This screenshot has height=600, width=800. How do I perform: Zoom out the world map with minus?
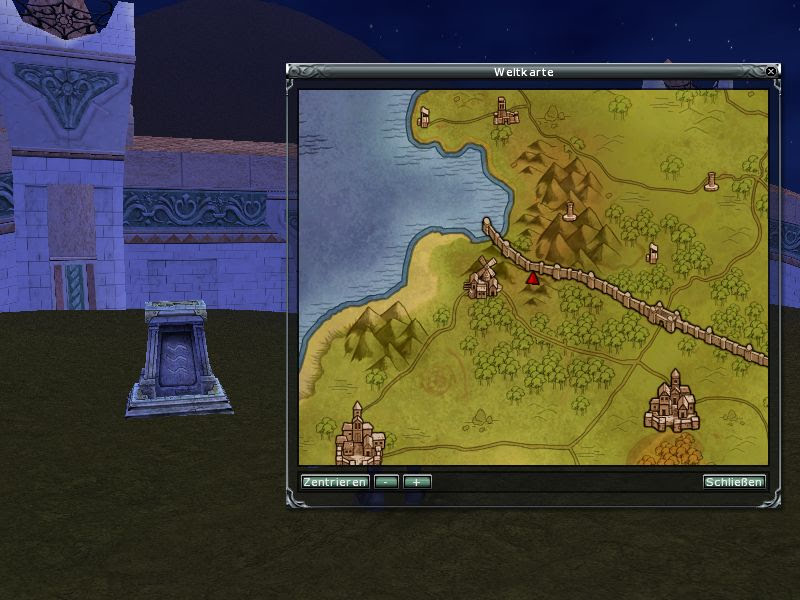[386, 482]
